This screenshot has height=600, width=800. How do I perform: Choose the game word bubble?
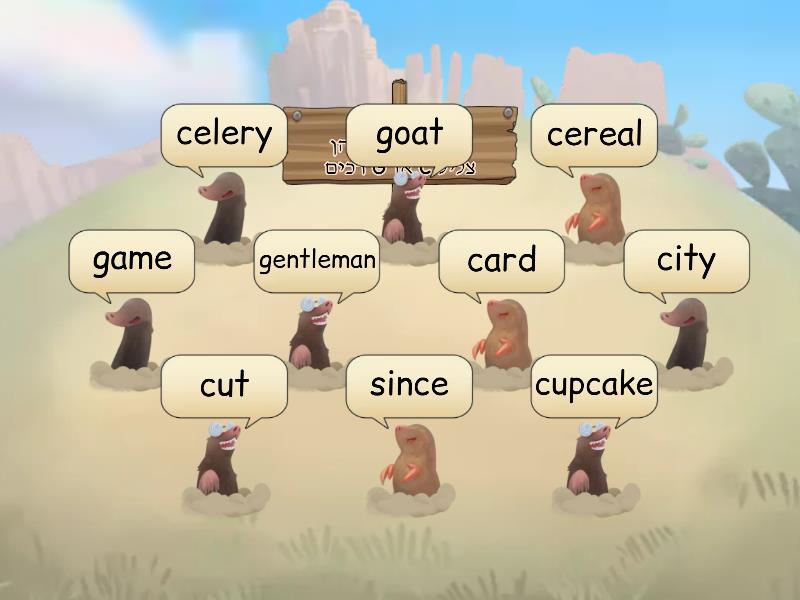[132, 260]
